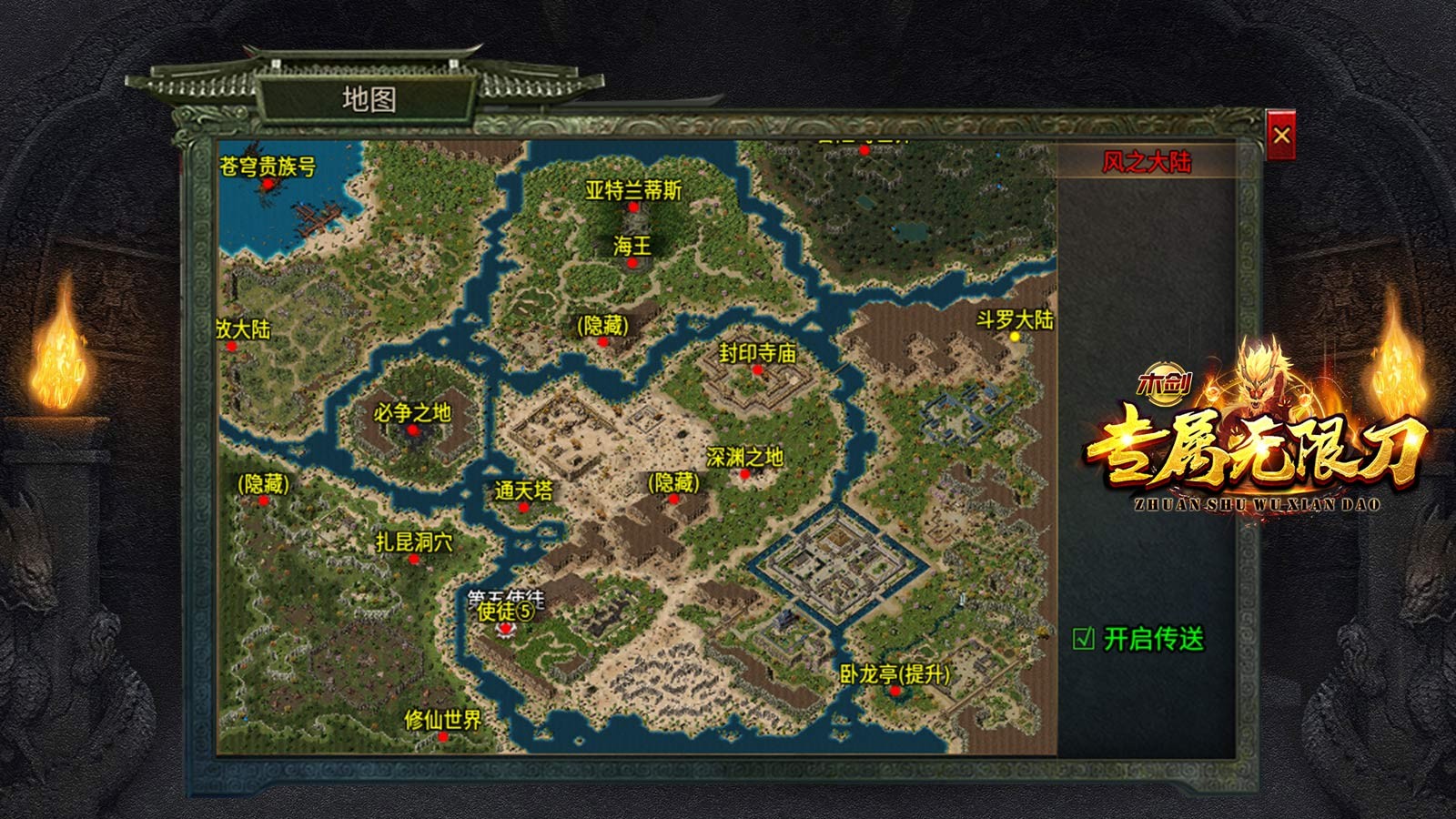
Task: Pick the 必争之地 map location
Action: point(412,430)
